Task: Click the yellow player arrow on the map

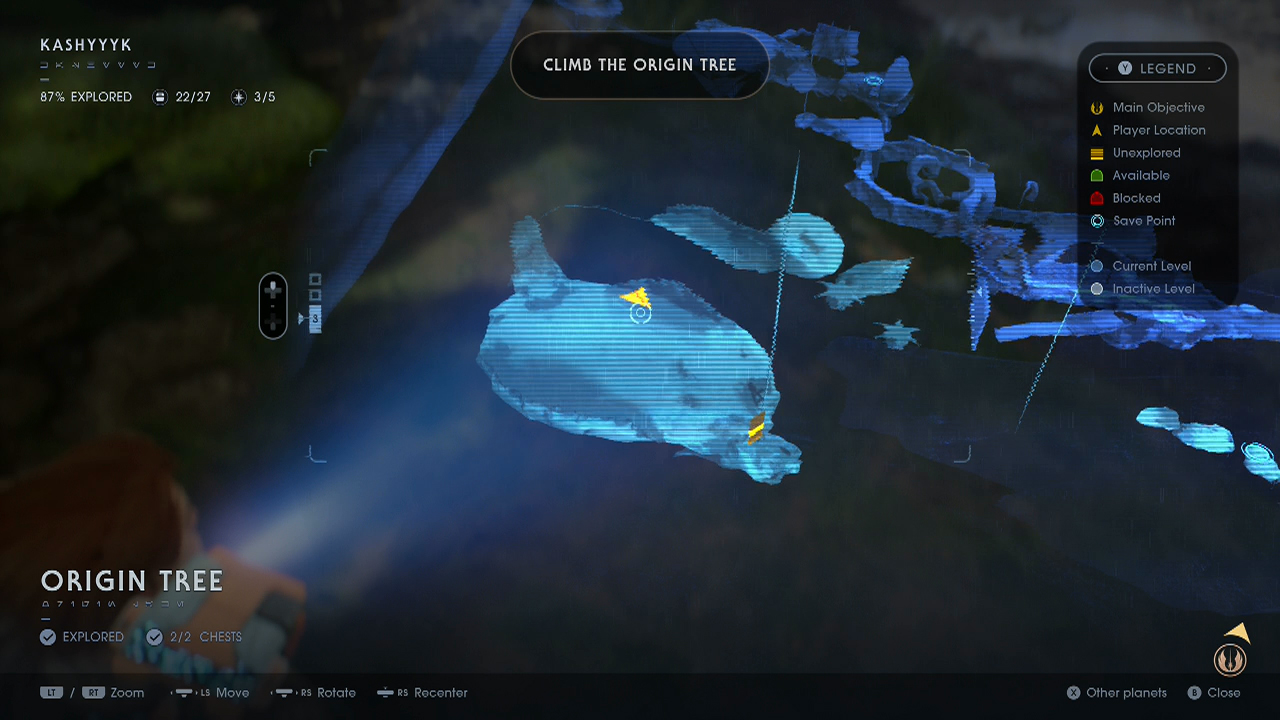Action: click(x=637, y=297)
